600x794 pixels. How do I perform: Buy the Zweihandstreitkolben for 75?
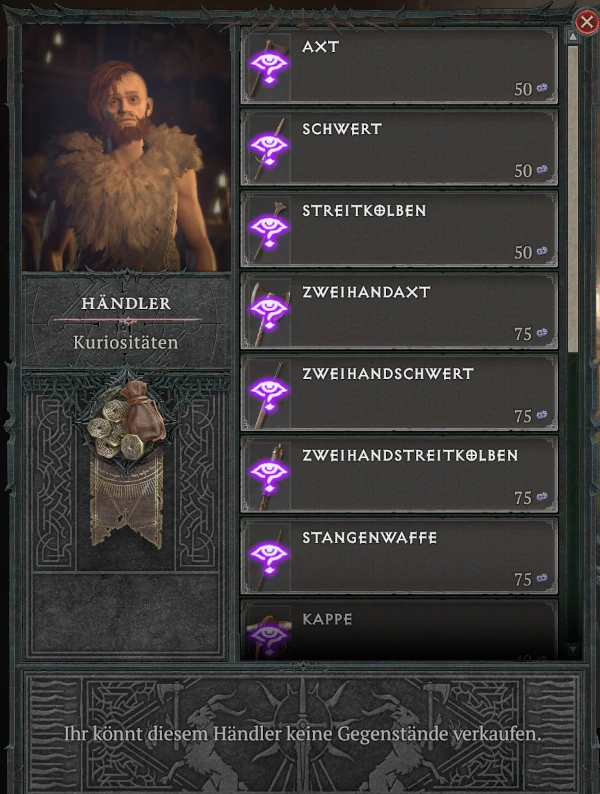pos(399,475)
